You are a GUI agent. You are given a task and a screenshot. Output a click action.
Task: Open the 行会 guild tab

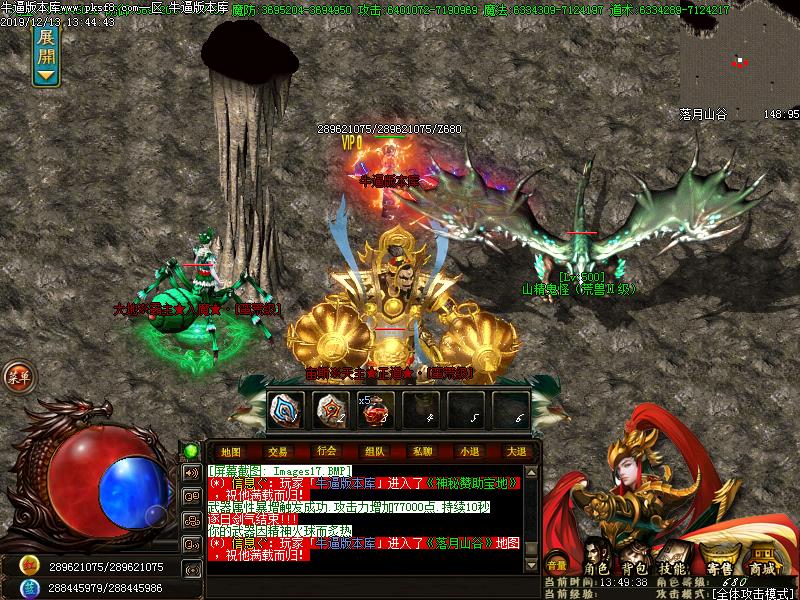(326, 451)
